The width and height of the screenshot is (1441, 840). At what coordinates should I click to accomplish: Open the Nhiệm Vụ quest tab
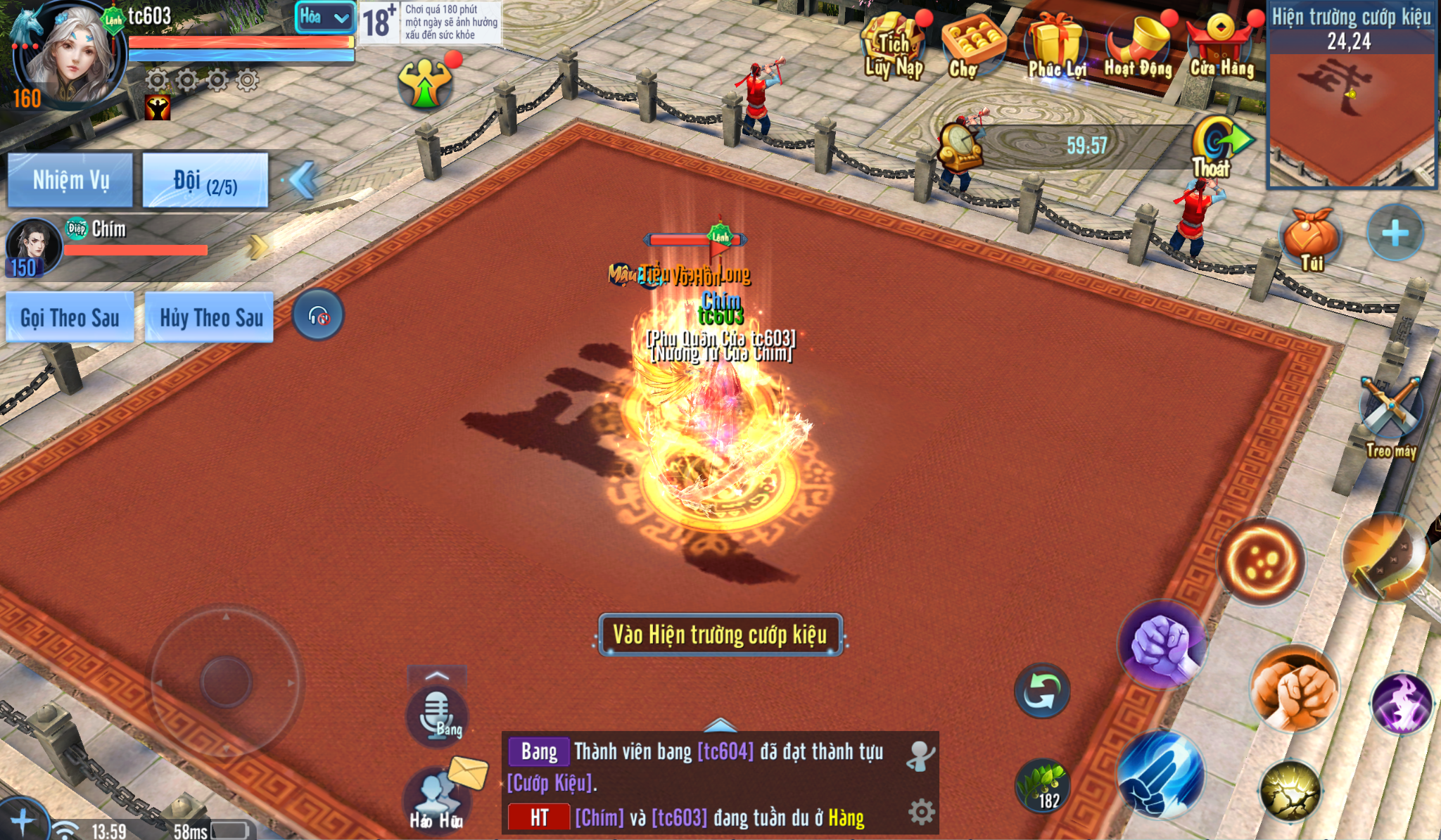(70, 180)
